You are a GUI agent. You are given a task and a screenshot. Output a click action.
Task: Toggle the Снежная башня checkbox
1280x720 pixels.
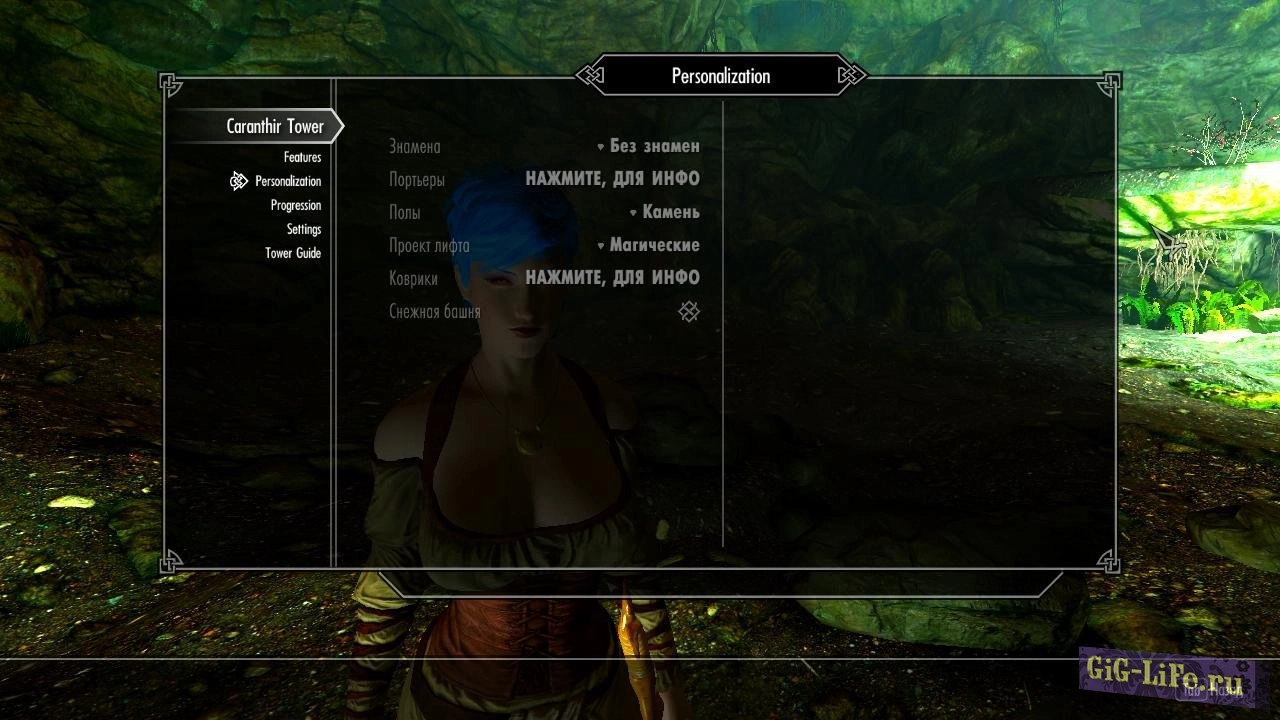tap(689, 312)
